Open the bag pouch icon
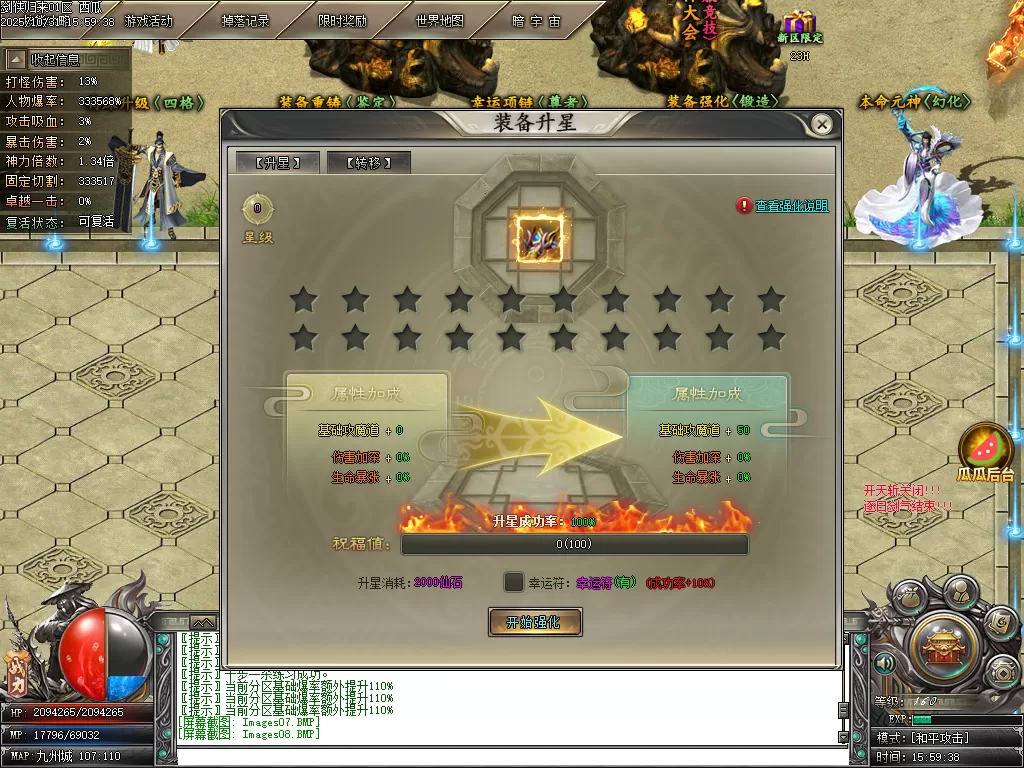Screen dimensions: 1024x768 coord(907,598)
